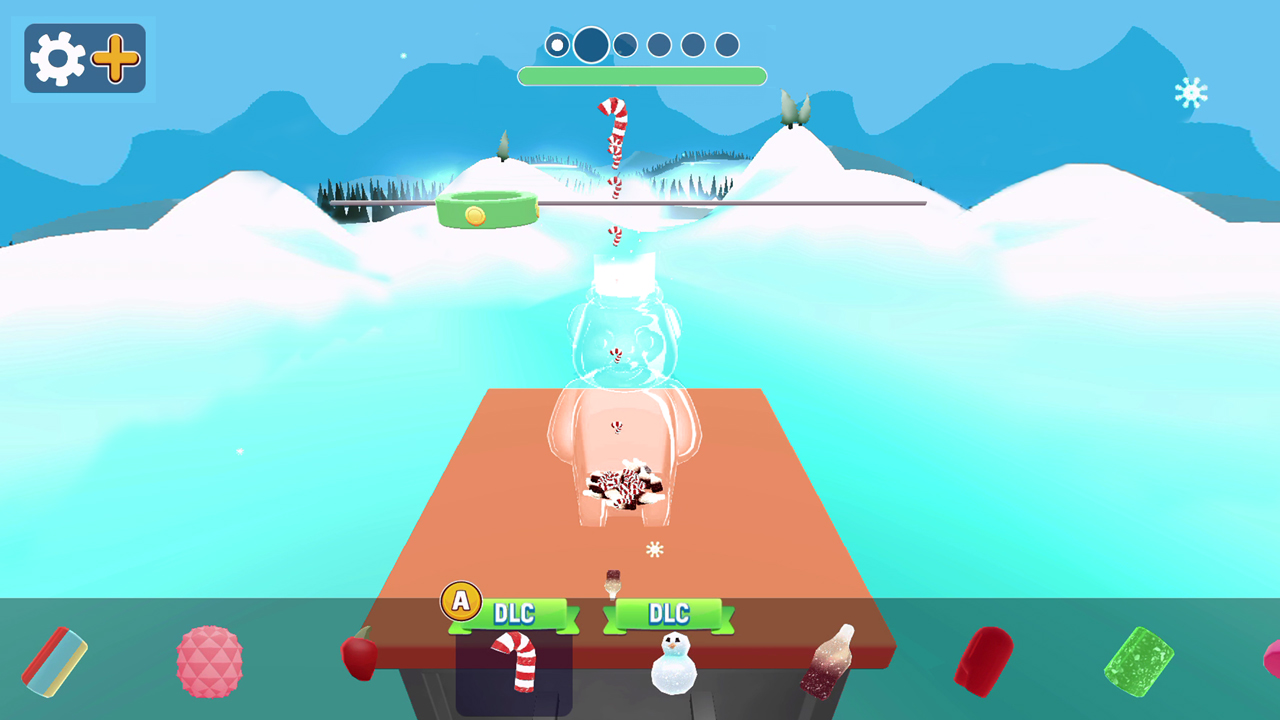This screenshot has height=720, width=1280.
Task: Click the snowflake icon at top right
Action: (1193, 92)
